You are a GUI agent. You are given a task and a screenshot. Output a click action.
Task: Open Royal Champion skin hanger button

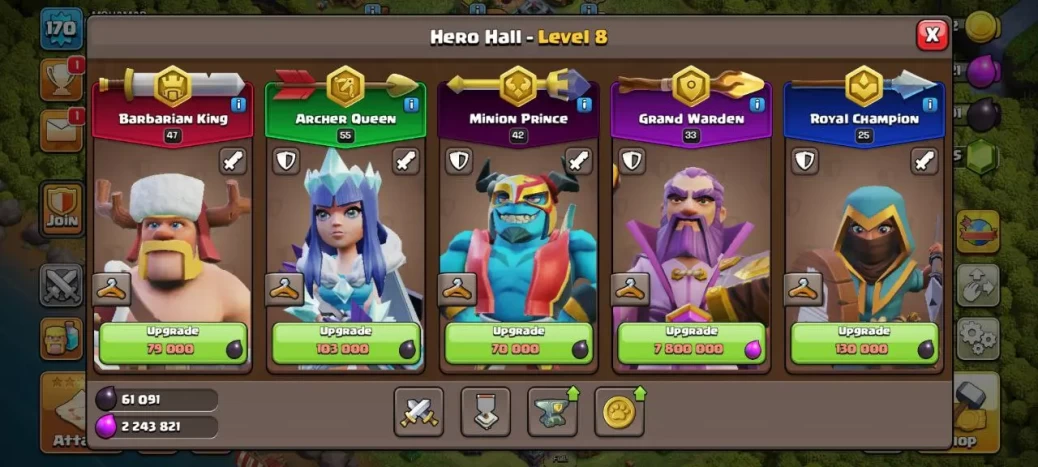pos(804,289)
